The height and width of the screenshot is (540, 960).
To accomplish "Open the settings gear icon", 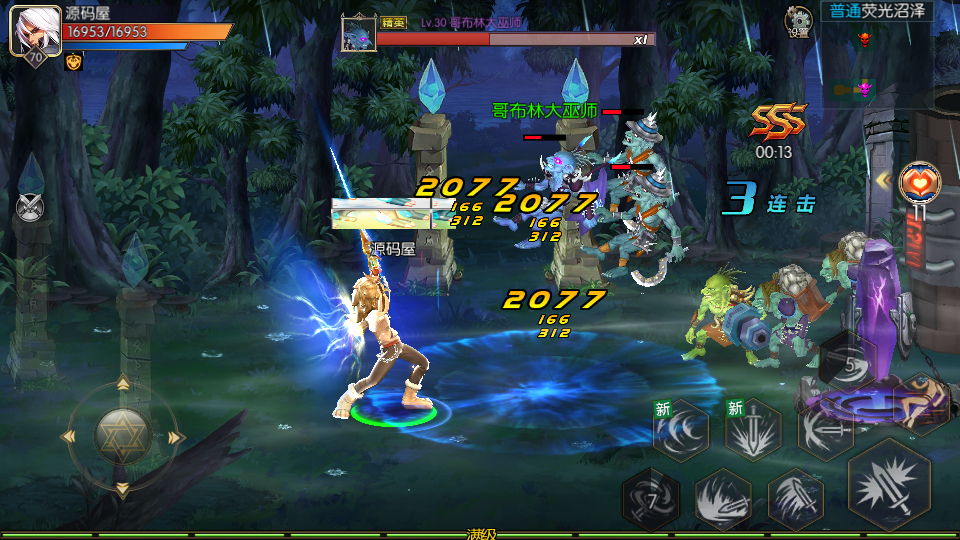I will tap(798, 19).
